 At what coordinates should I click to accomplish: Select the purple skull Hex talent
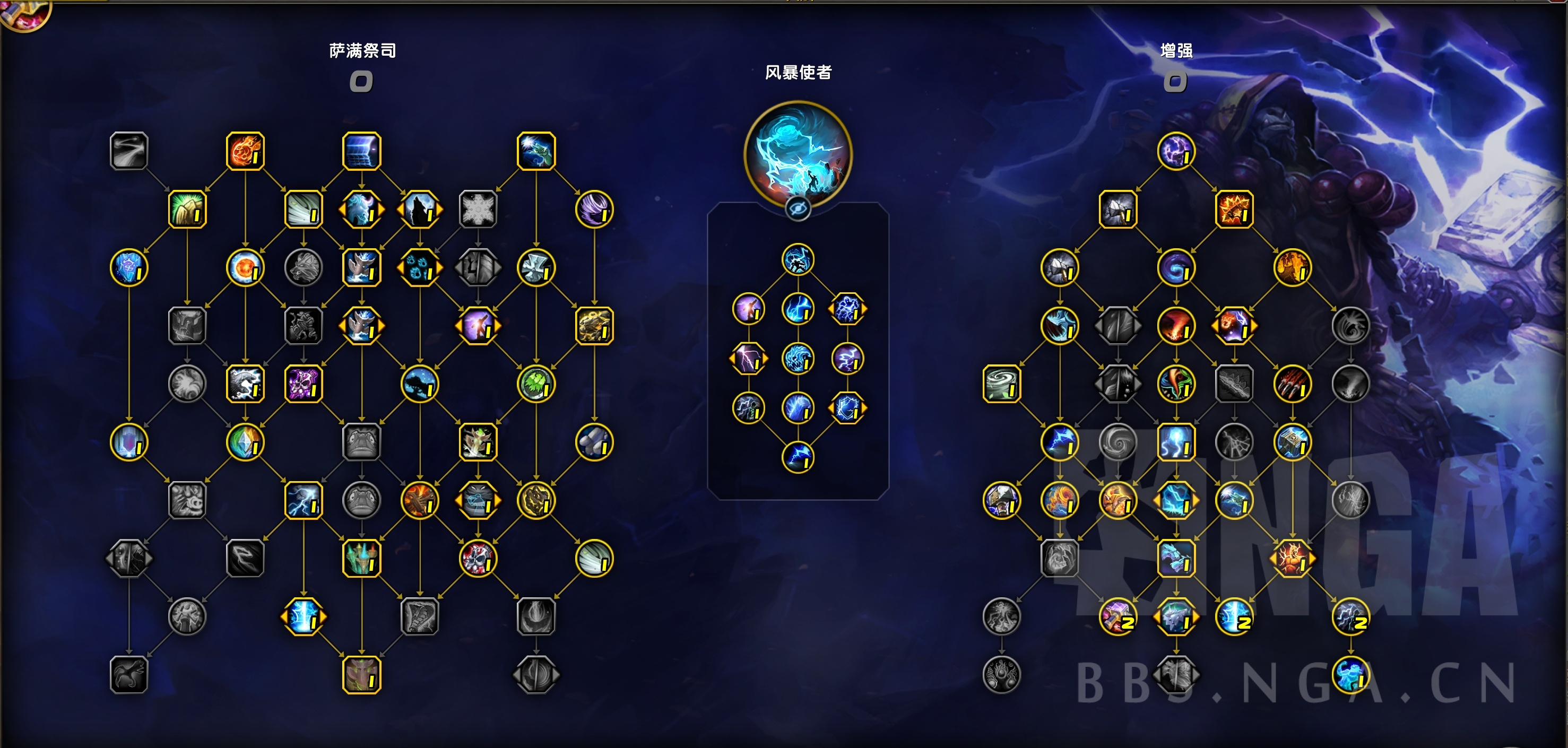[305, 385]
